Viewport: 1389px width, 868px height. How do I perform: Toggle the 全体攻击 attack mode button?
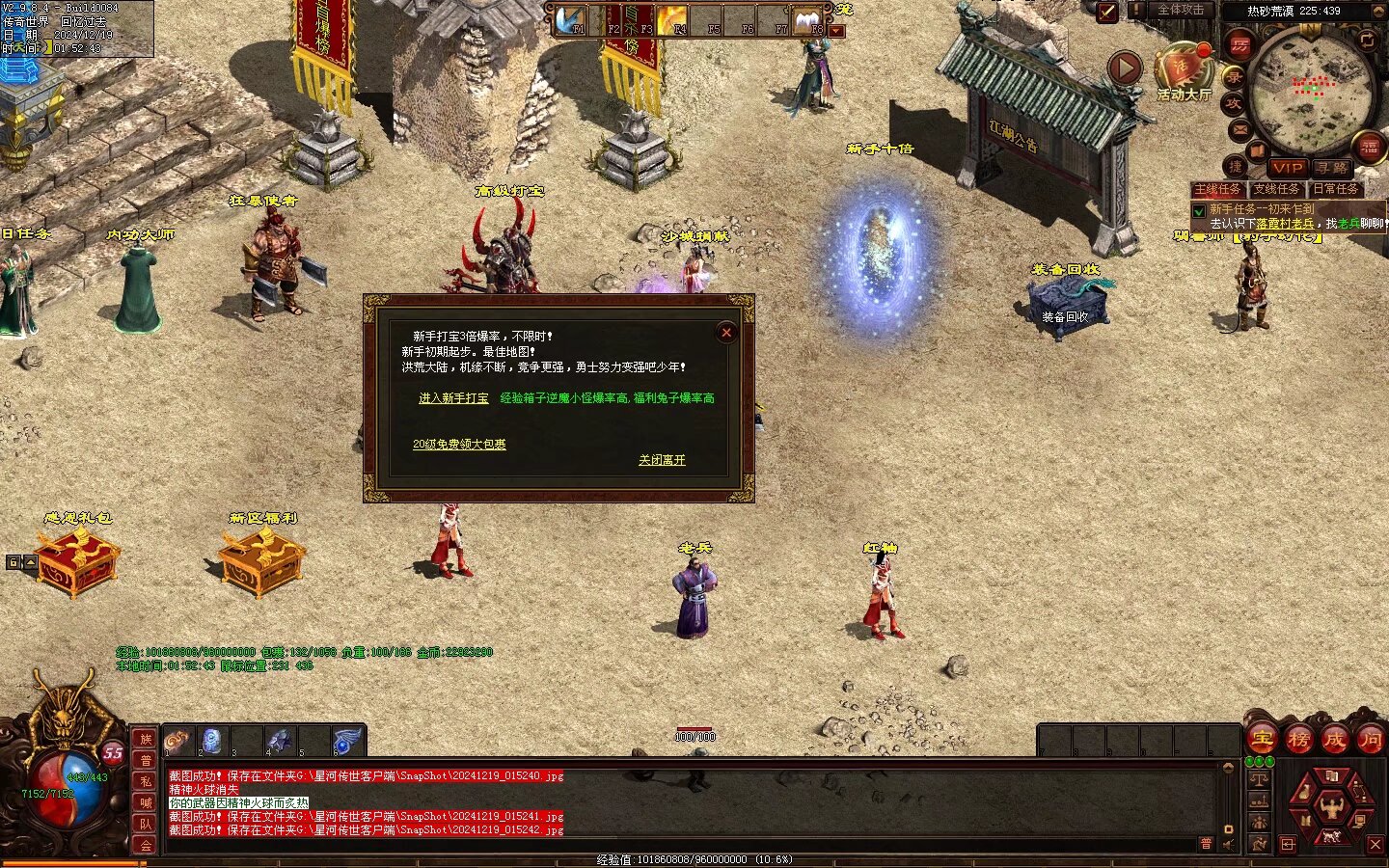point(1181,10)
